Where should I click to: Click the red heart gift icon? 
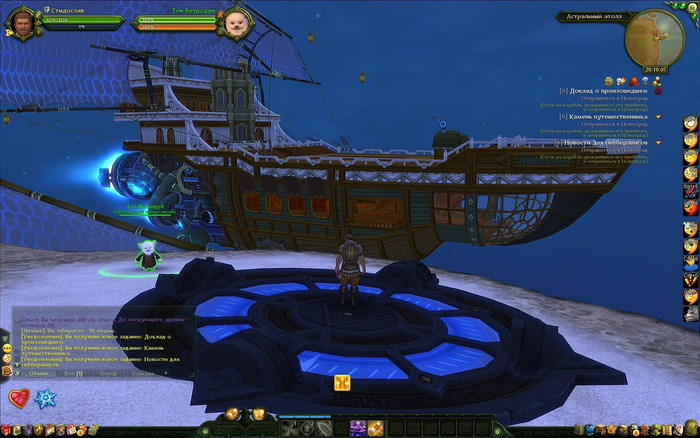[x=19, y=398]
